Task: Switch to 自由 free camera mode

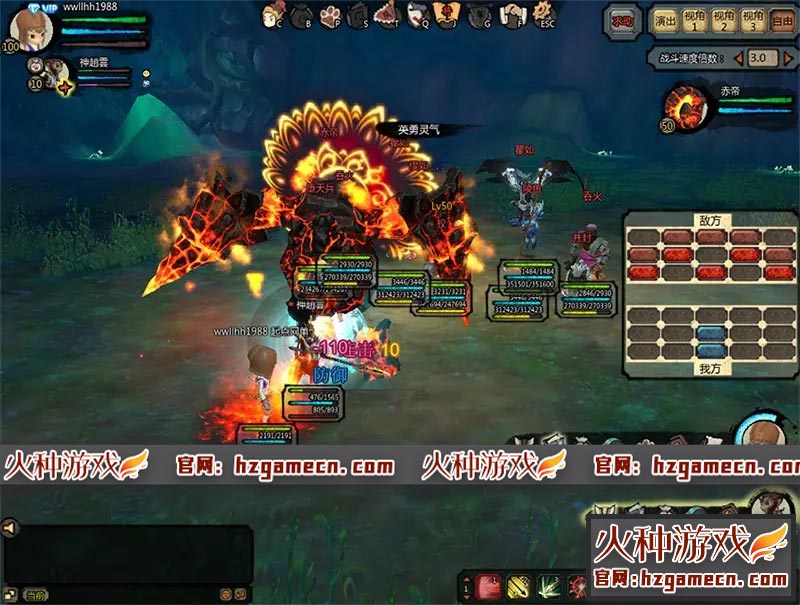Action: [783, 20]
